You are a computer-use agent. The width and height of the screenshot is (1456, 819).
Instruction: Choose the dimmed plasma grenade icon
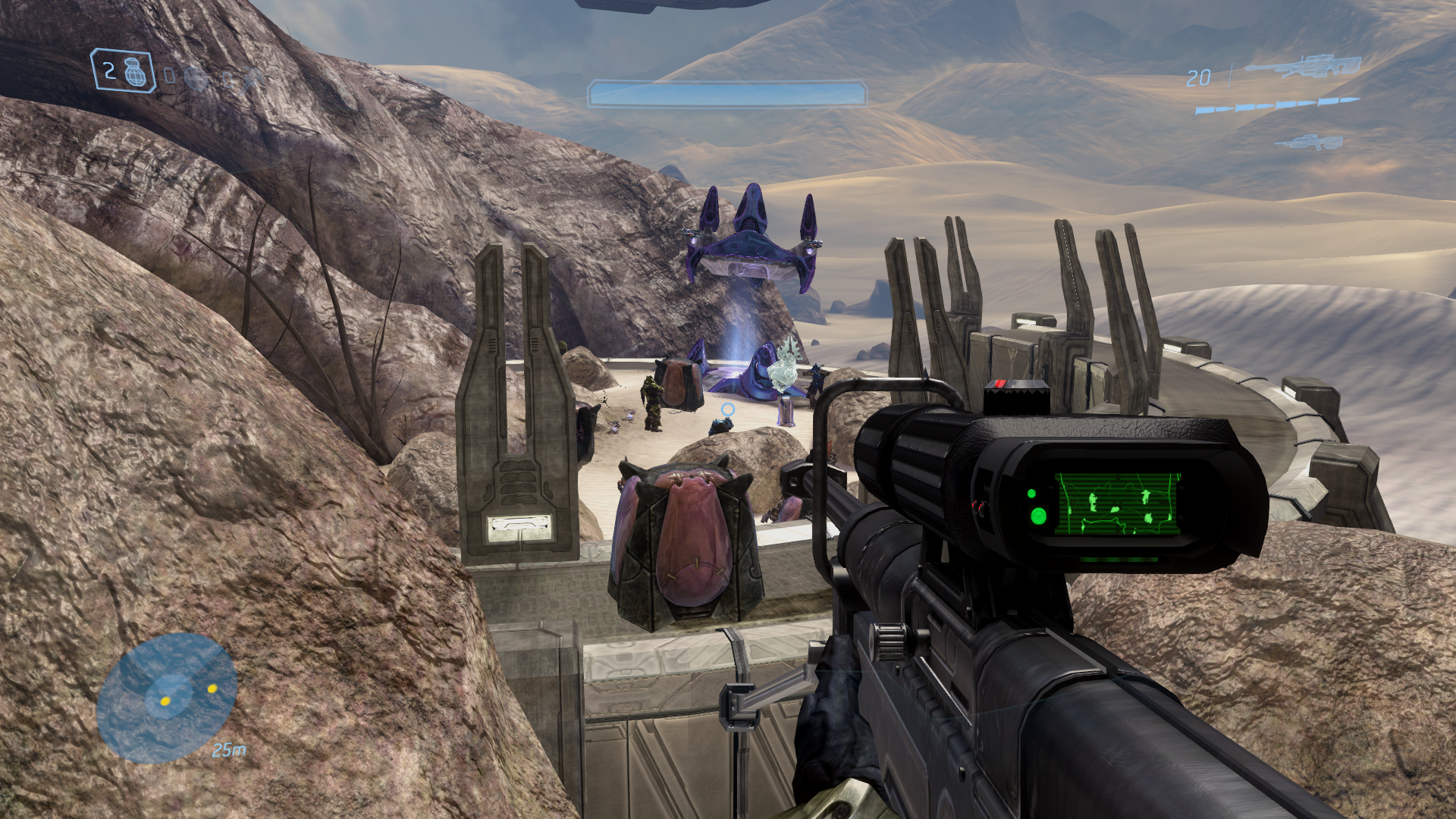(196, 78)
